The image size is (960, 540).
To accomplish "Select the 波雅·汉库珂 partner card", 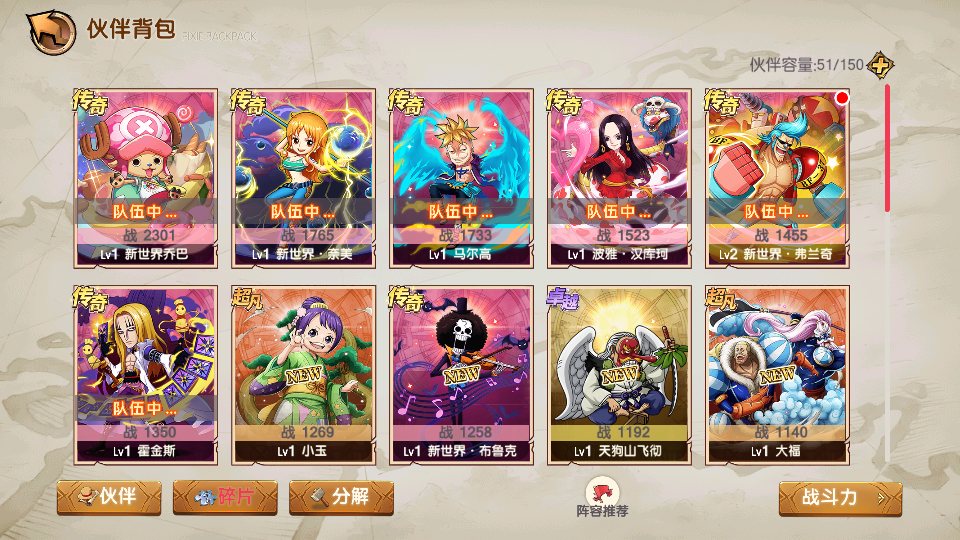I will tap(620, 177).
